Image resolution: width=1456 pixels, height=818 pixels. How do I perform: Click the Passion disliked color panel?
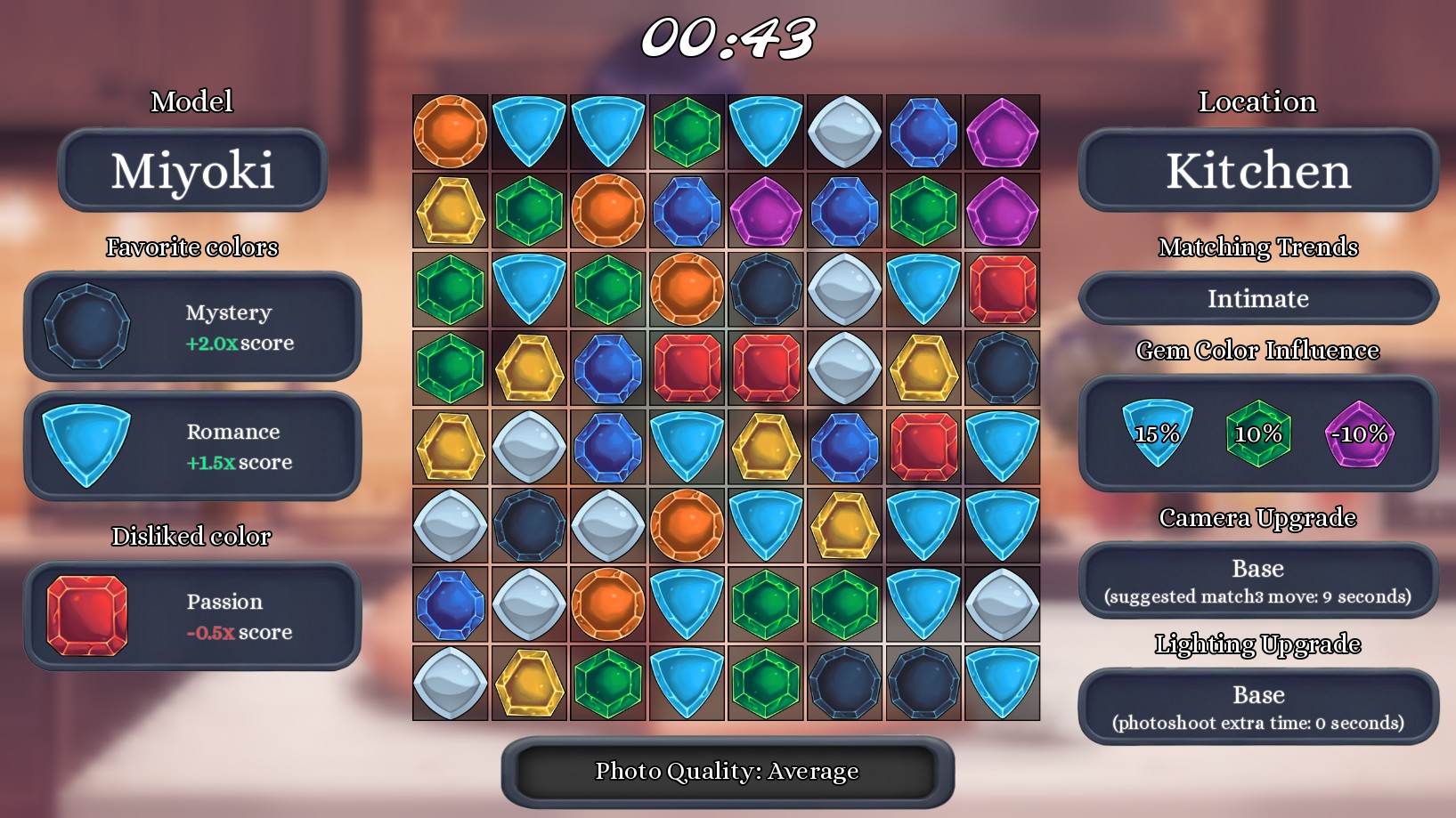pyautogui.click(x=192, y=616)
